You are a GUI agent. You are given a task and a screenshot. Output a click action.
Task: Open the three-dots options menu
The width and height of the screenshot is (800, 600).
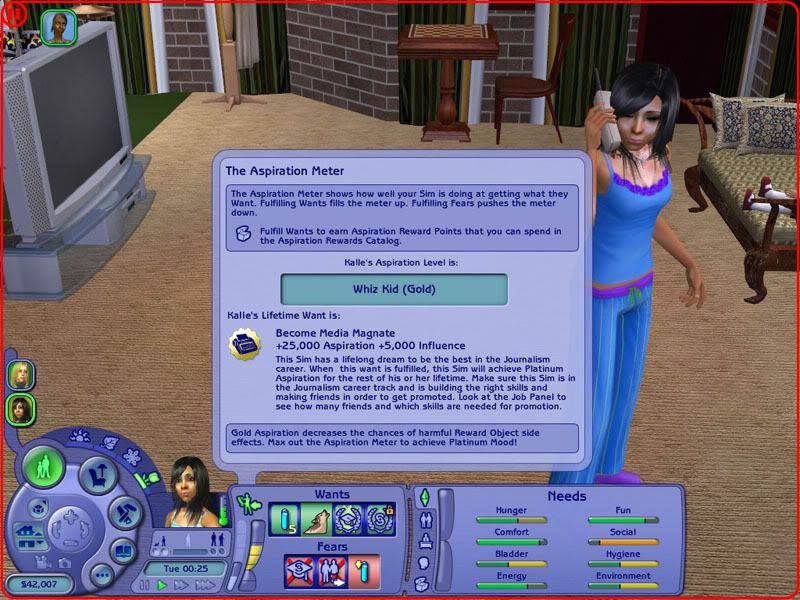click(100, 575)
